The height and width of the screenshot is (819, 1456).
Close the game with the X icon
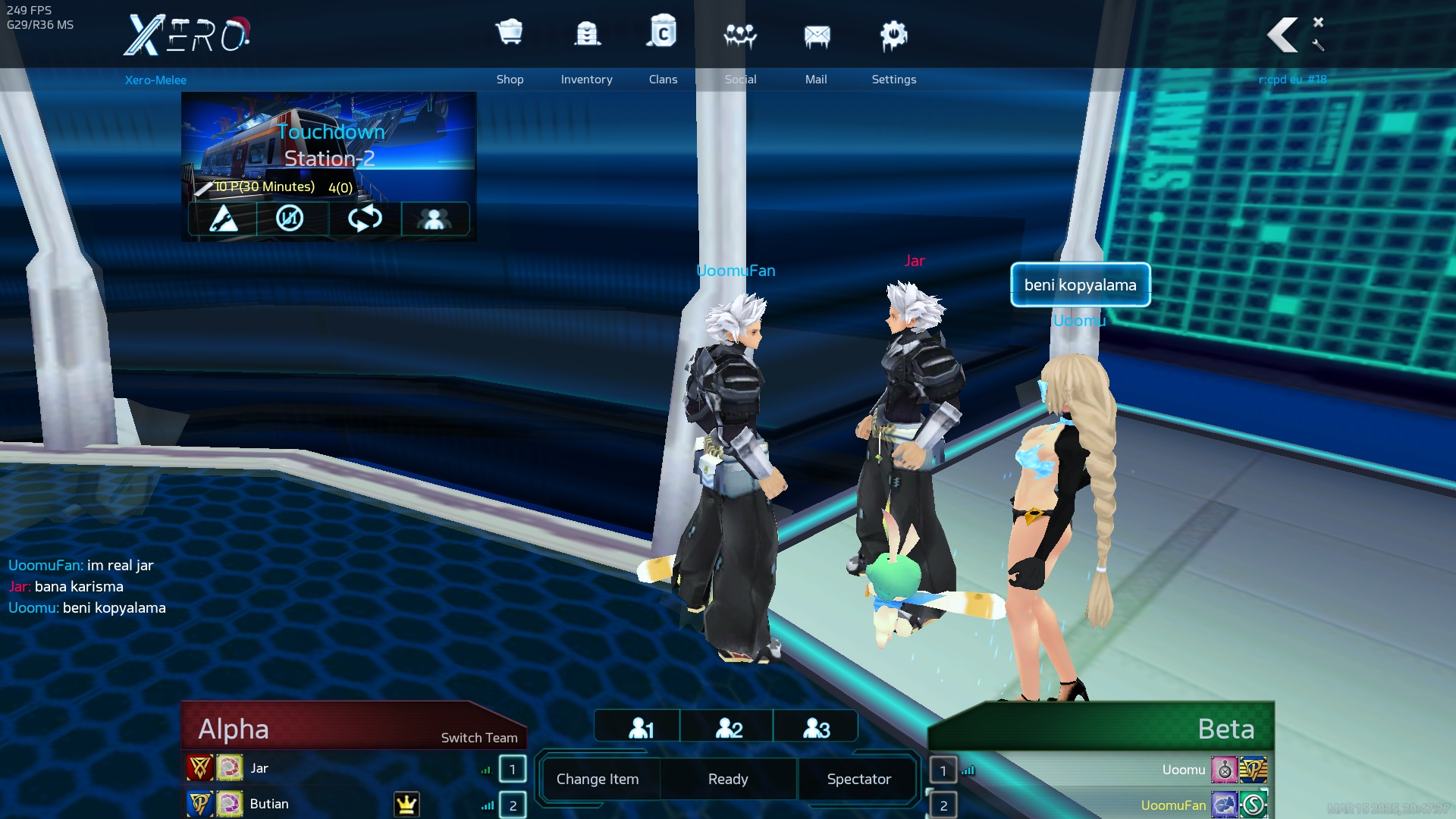click(1319, 22)
